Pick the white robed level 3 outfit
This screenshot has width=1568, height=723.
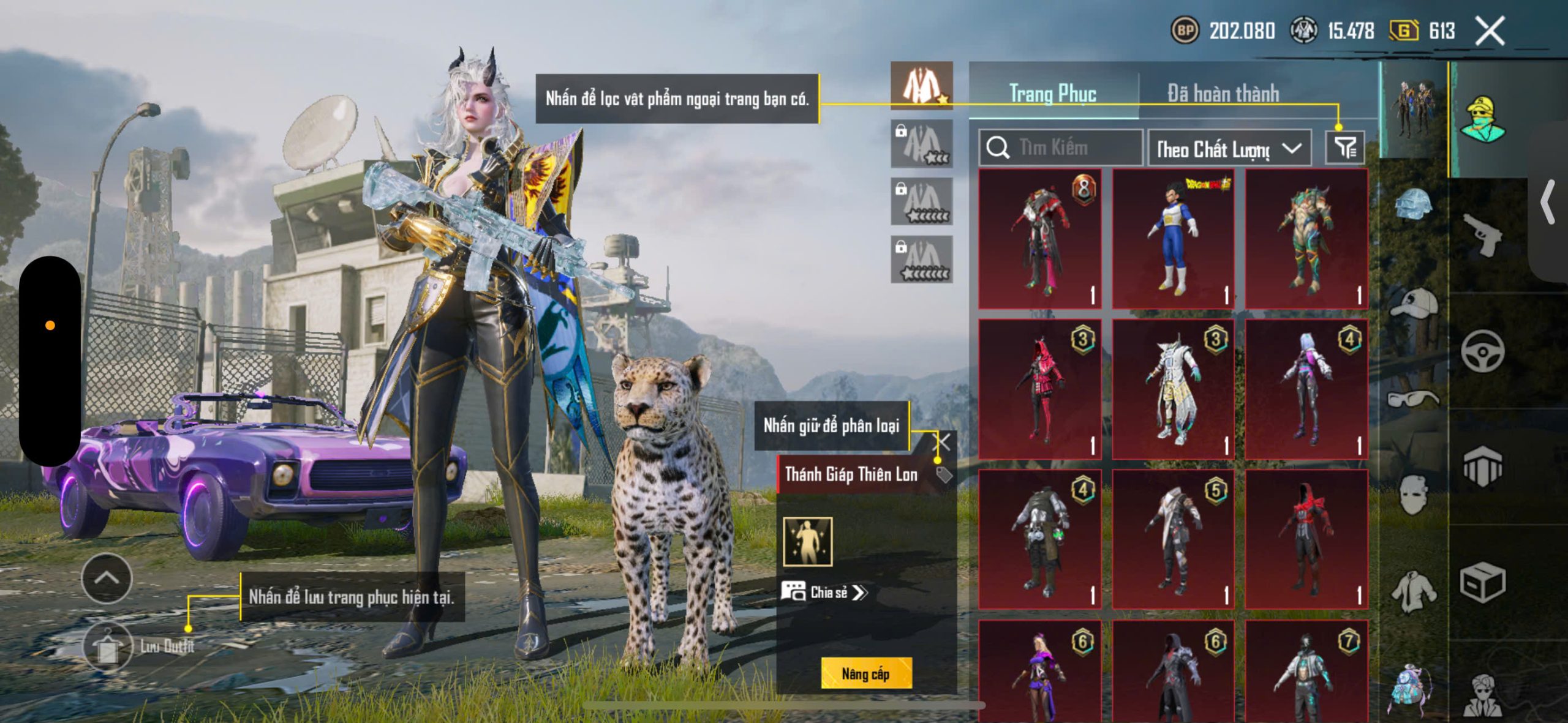point(1173,389)
